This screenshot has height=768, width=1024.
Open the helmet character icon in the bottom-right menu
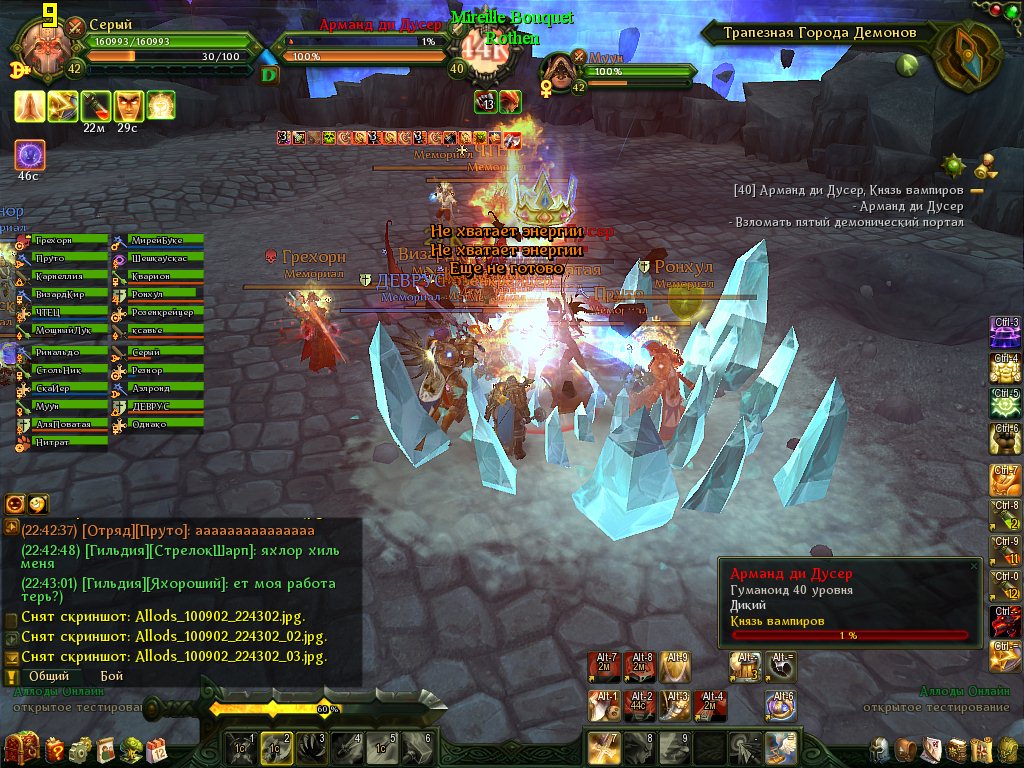880,749
